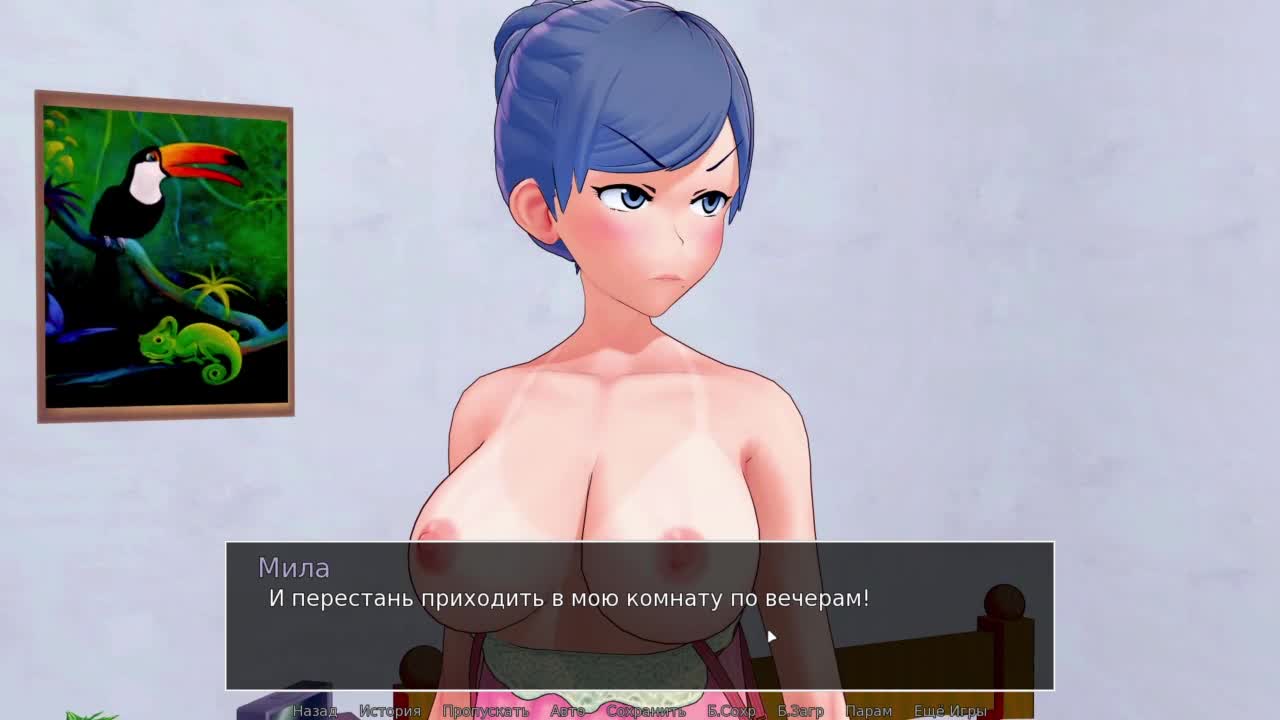Open the Парам settings menu
Screen dimensions: 1280x720
(868, 711)
